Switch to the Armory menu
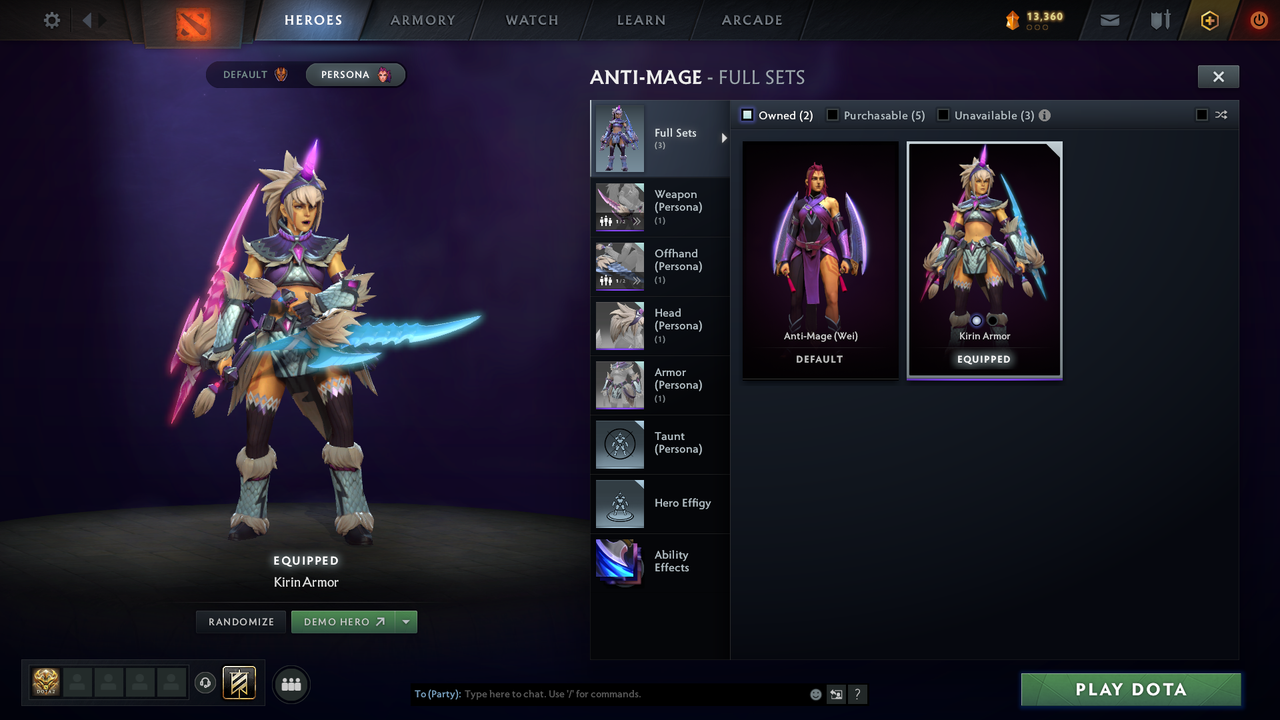Viewport: 1280px width, 720px height. pos(421,20)
